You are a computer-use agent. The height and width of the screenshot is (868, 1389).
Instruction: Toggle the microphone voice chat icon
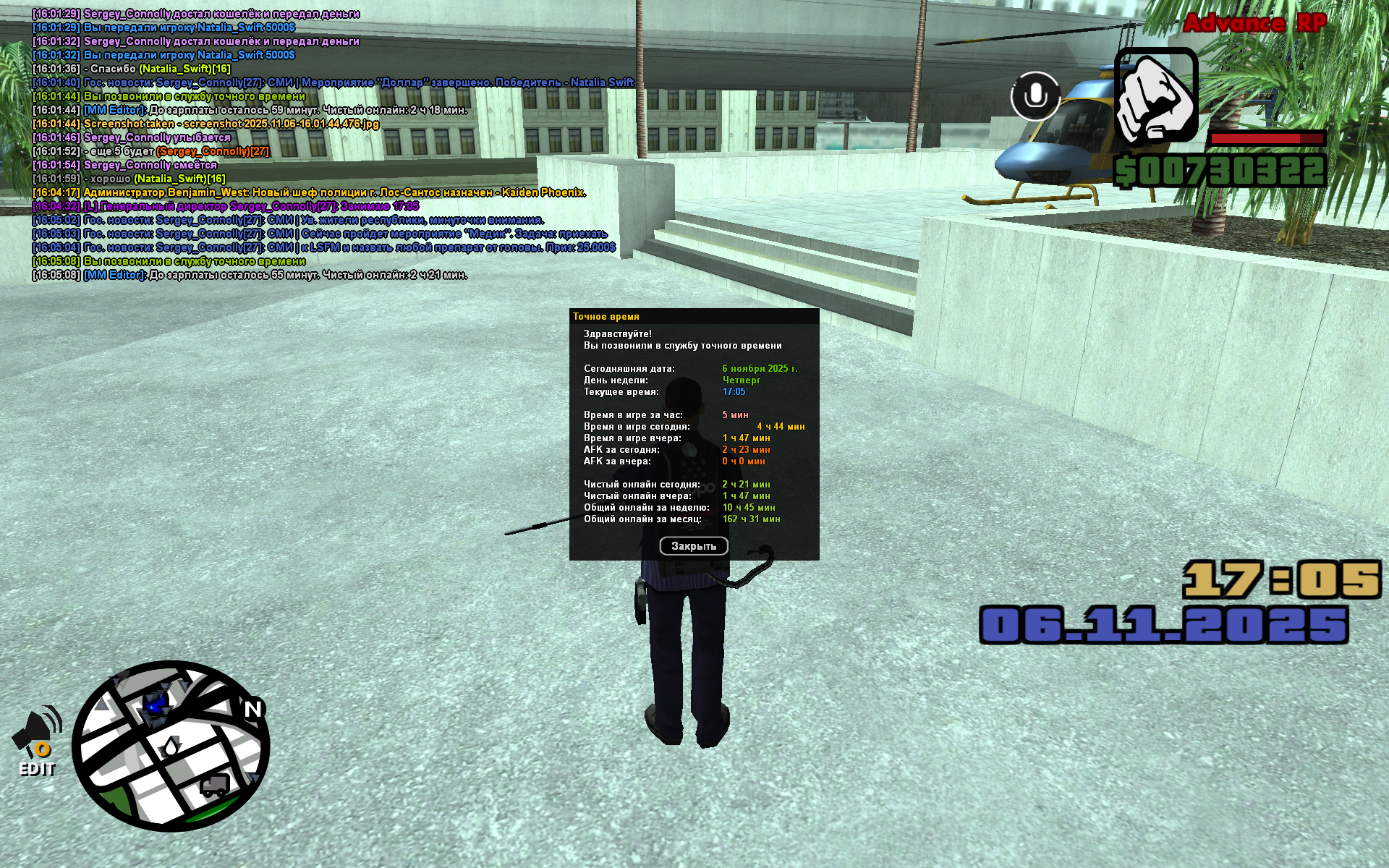click(1035, 95)
